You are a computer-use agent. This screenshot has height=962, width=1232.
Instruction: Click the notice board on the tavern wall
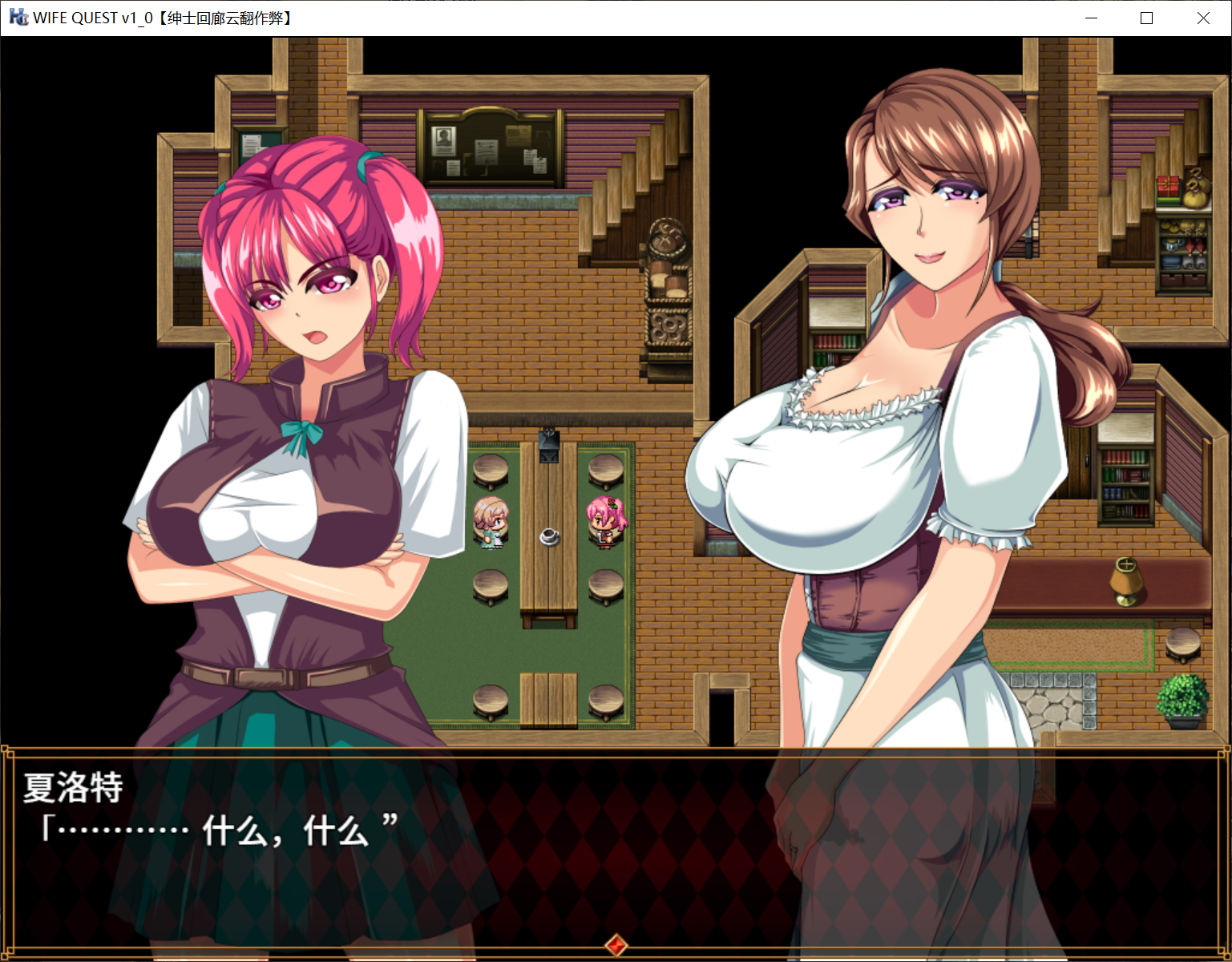click(489, 147)
